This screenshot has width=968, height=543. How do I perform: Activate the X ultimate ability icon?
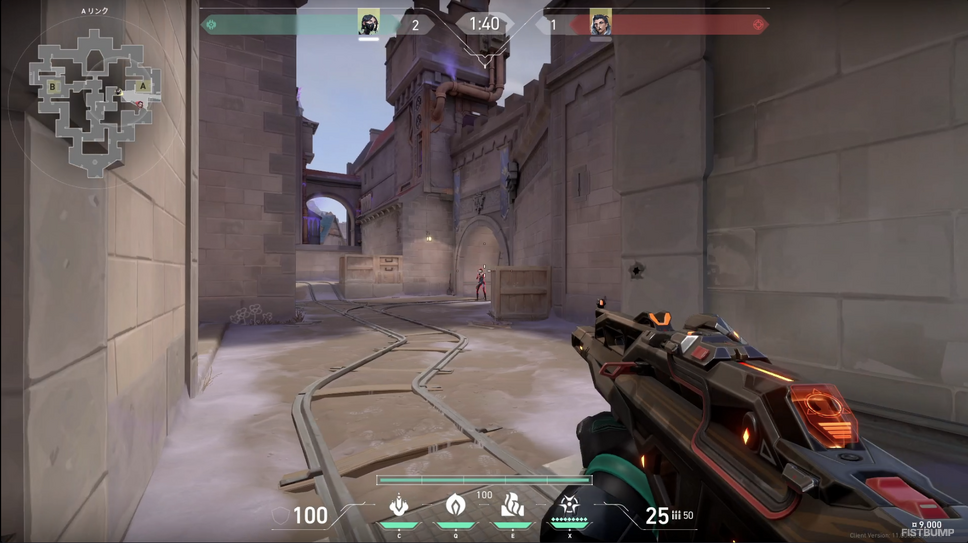pos(570,506)
